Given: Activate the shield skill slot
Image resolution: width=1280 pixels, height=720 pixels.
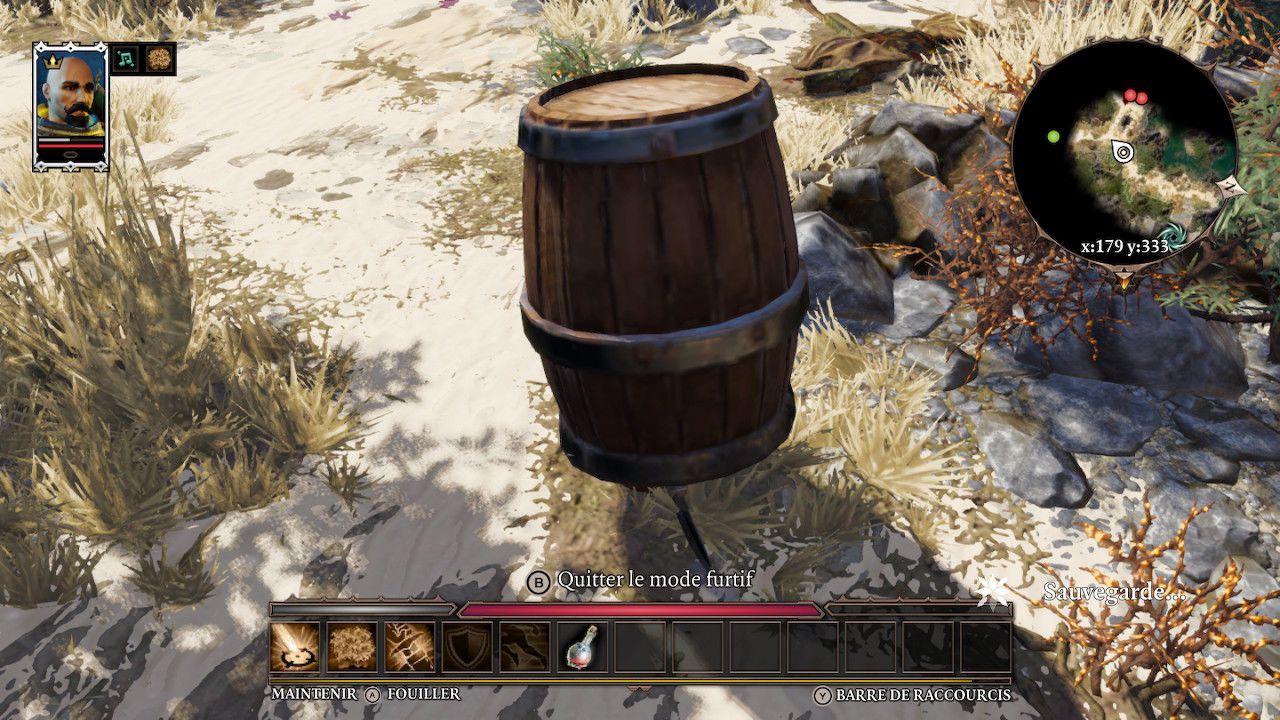Looking at the screenshot, I should 467,647.
